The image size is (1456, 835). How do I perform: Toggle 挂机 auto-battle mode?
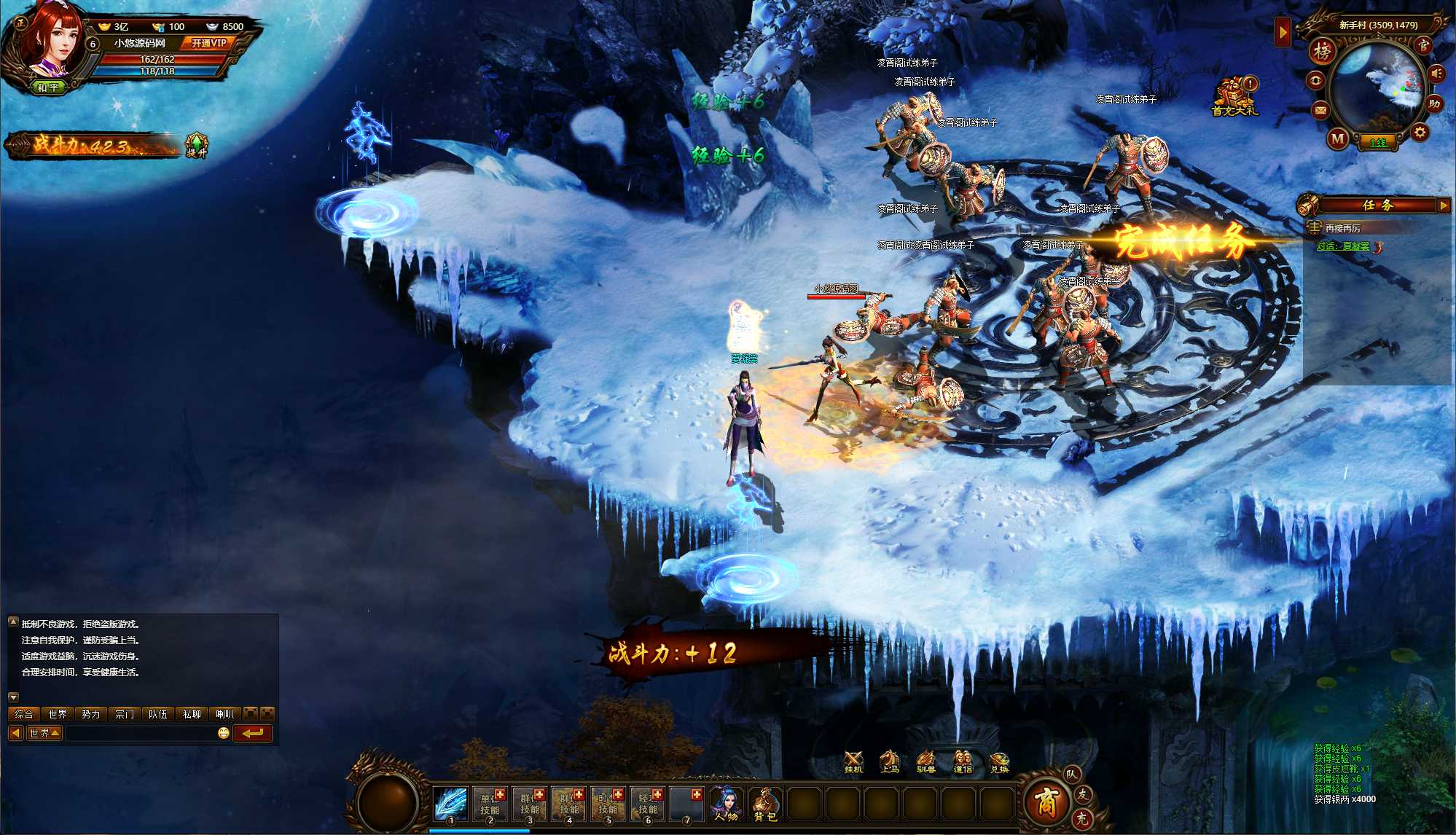coord(853,762)
